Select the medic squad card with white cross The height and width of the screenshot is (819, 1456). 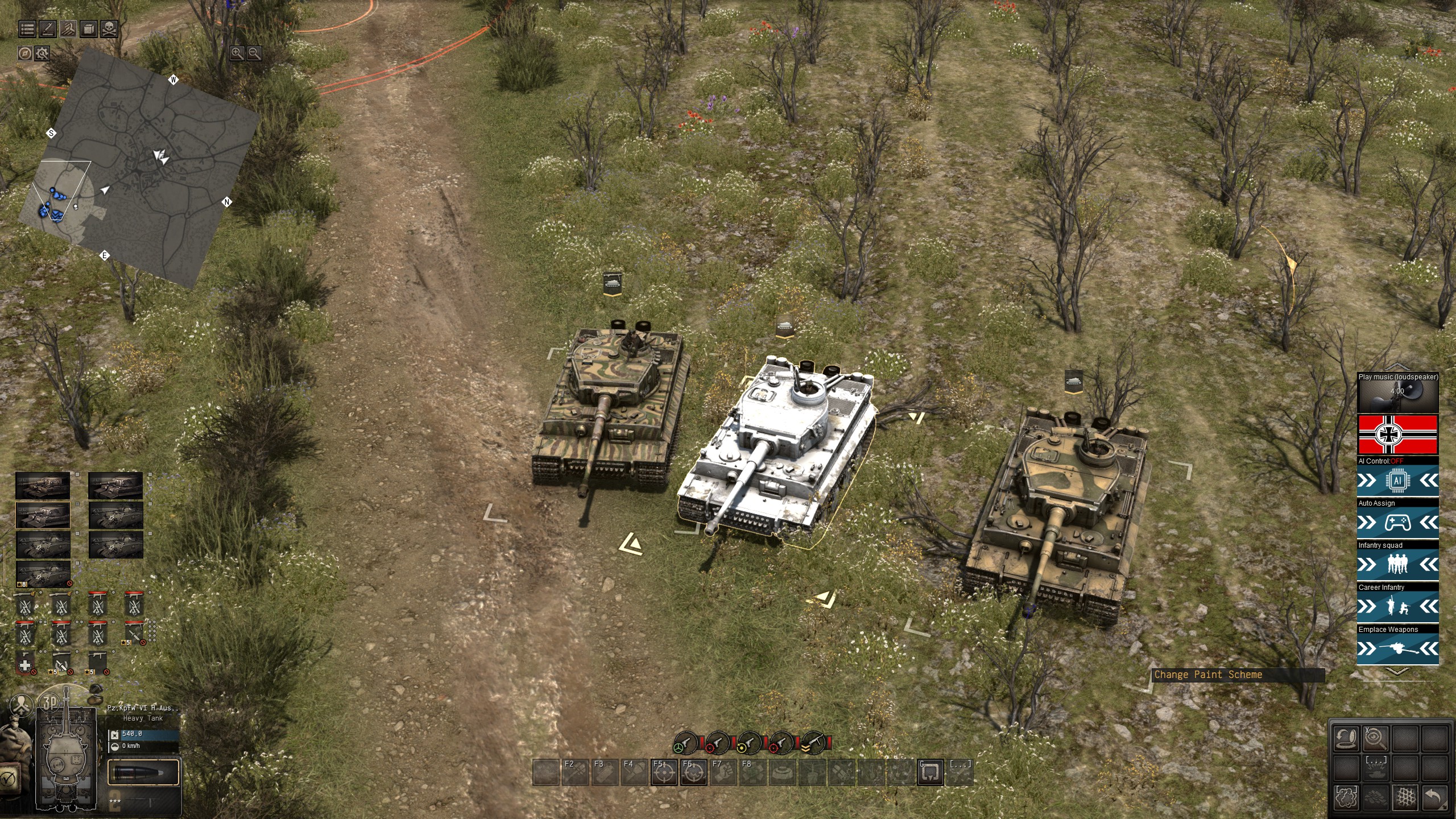tap(25, 664)
